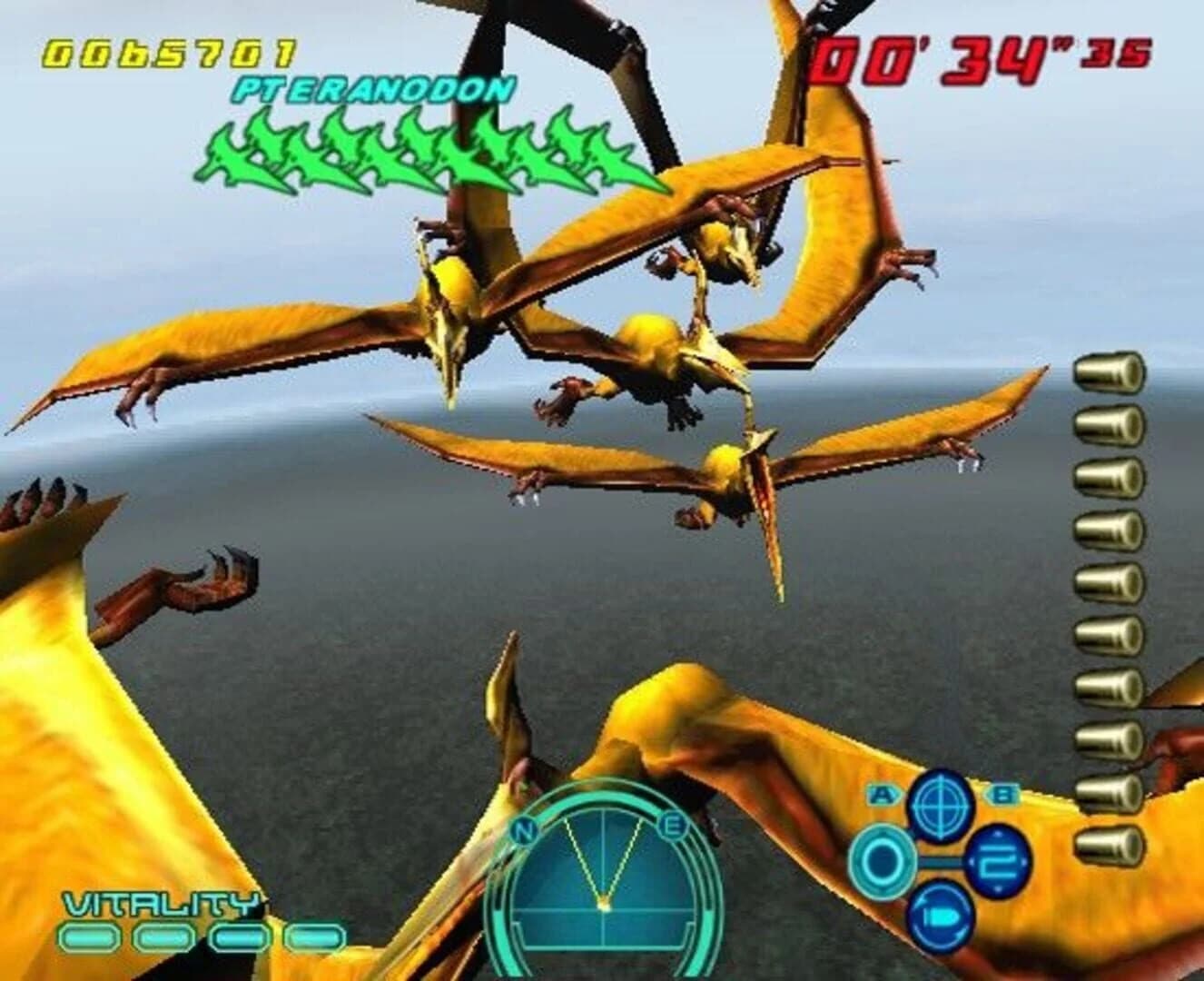Click the N marker on the compass radar
Image resolution: width=1204 pixels, height=981 pixels.
[x=525, y=831]
